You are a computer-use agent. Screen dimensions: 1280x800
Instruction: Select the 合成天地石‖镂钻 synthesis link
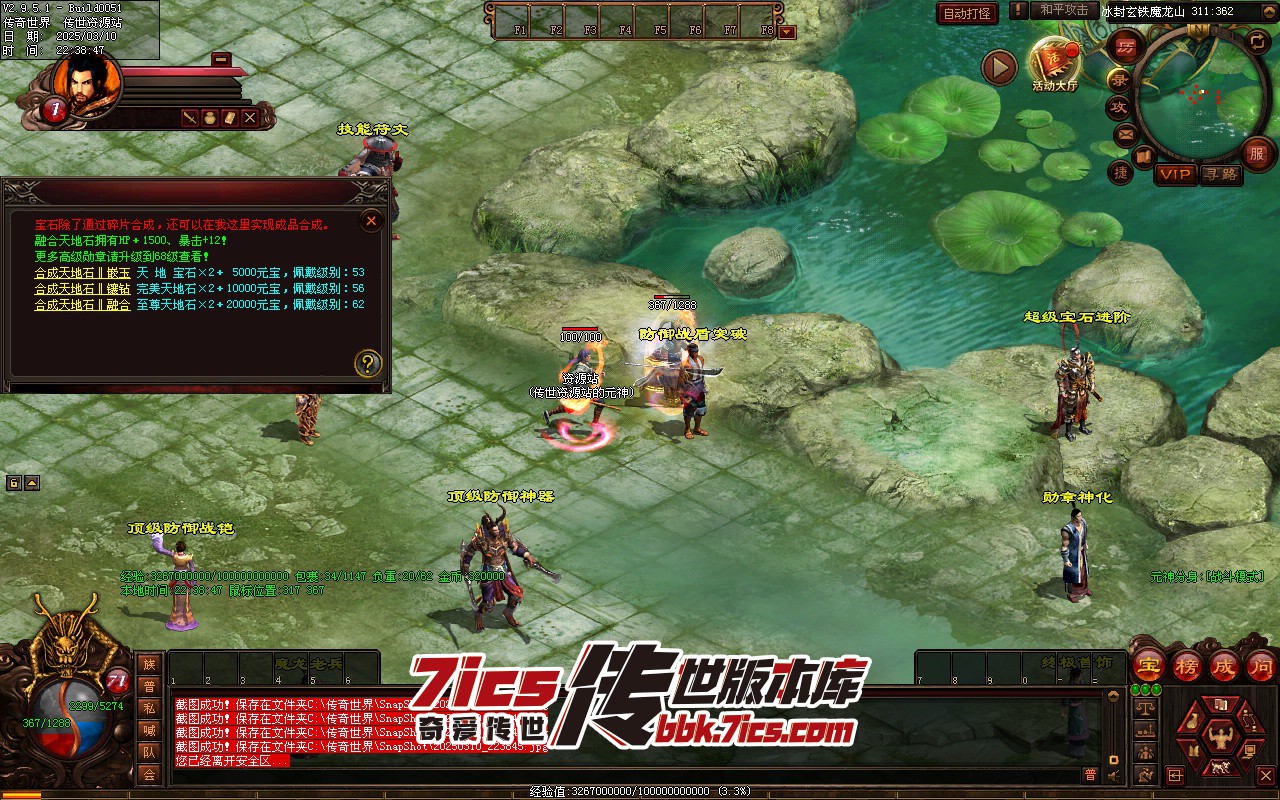point(82,288)
